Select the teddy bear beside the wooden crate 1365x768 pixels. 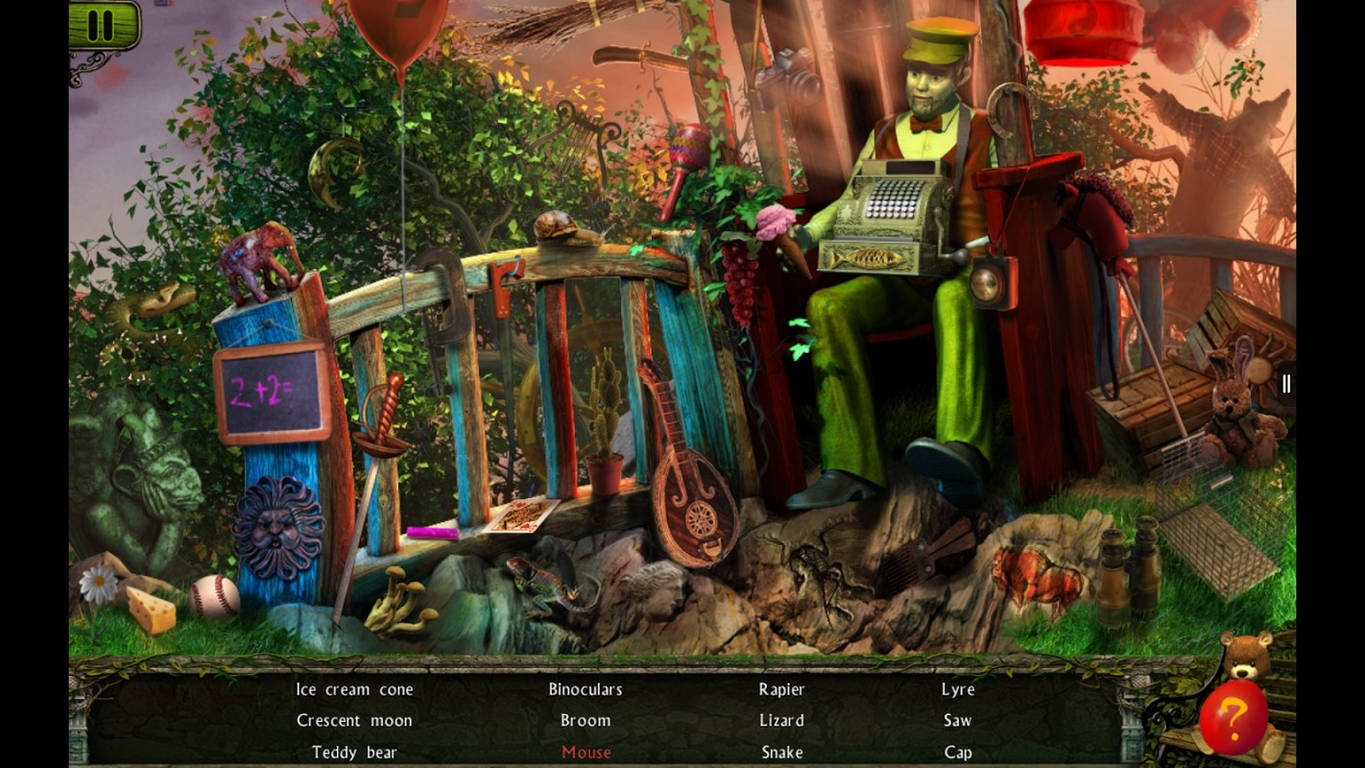click(1235, 415)
